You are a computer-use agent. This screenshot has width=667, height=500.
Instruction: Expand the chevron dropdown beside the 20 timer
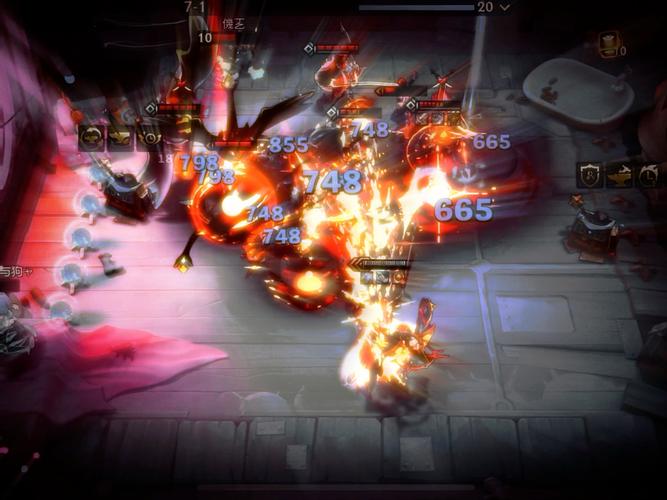pyautogui.click(x=505, y=7)
